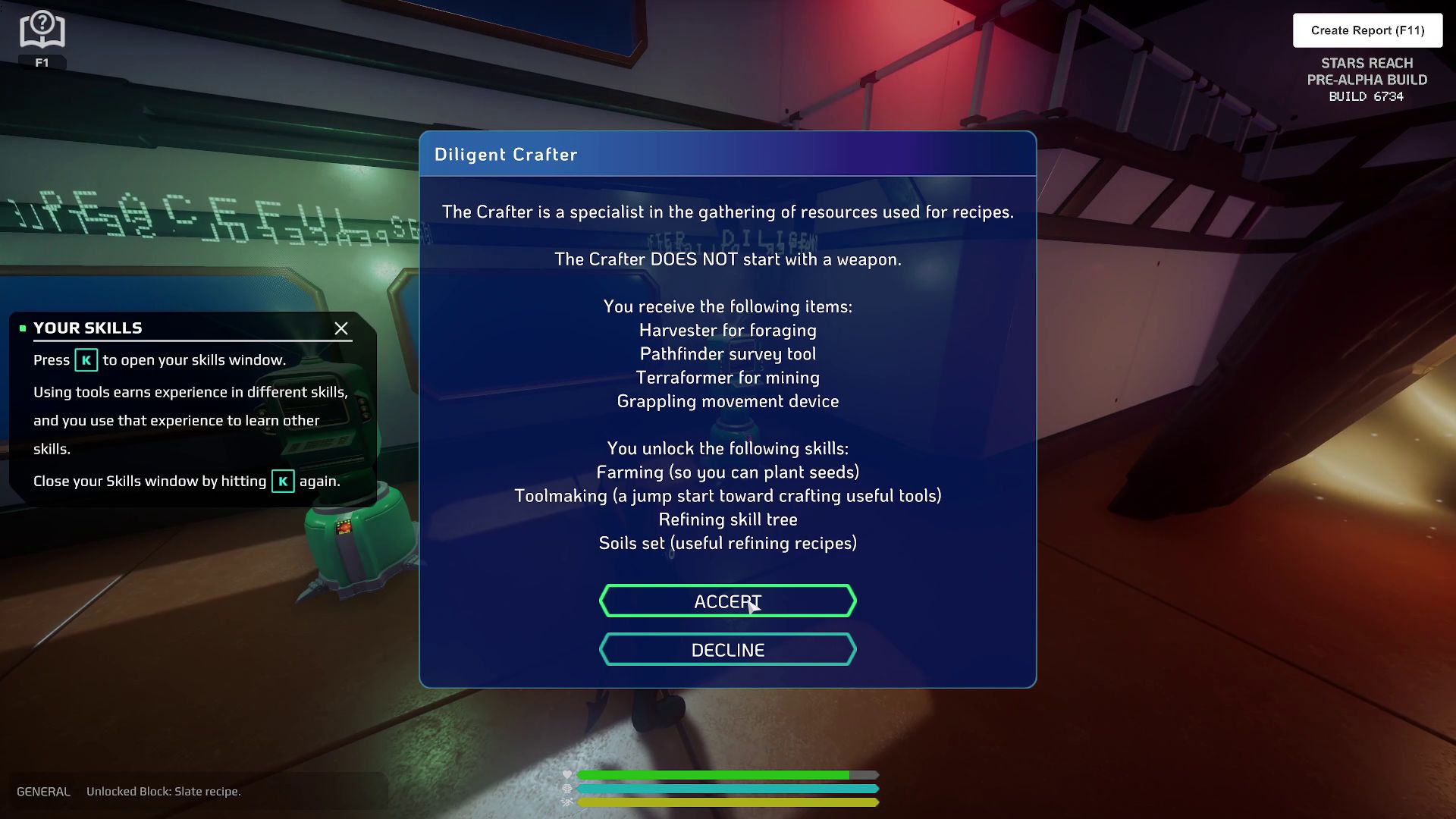This screenshot has height=819, width=1456.
Task: Open the help guide book icon
Action: (42, 31)
